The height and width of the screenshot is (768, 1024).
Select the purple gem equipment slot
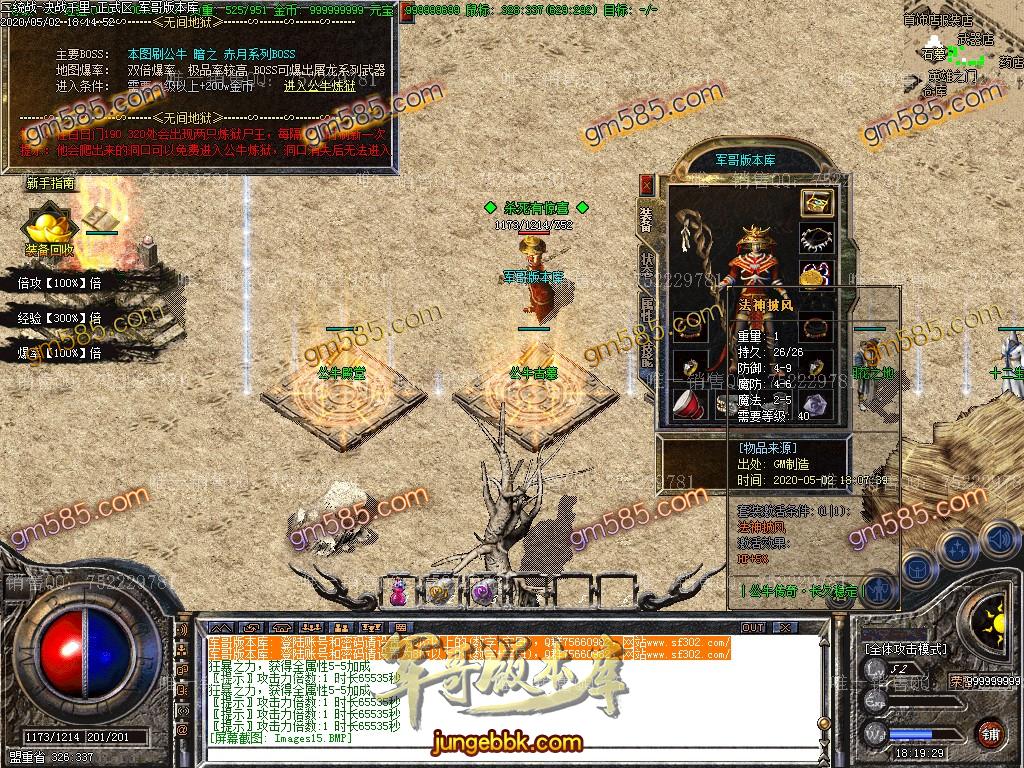pos(815,405)
